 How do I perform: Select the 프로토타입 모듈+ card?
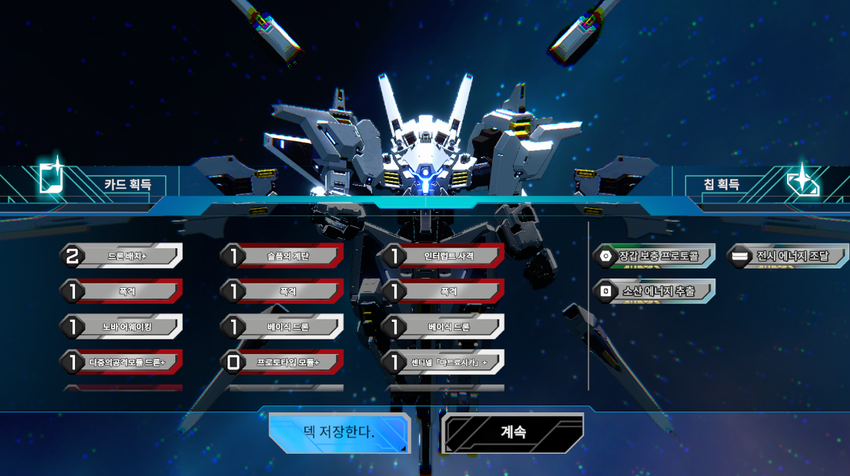[283, 361]
